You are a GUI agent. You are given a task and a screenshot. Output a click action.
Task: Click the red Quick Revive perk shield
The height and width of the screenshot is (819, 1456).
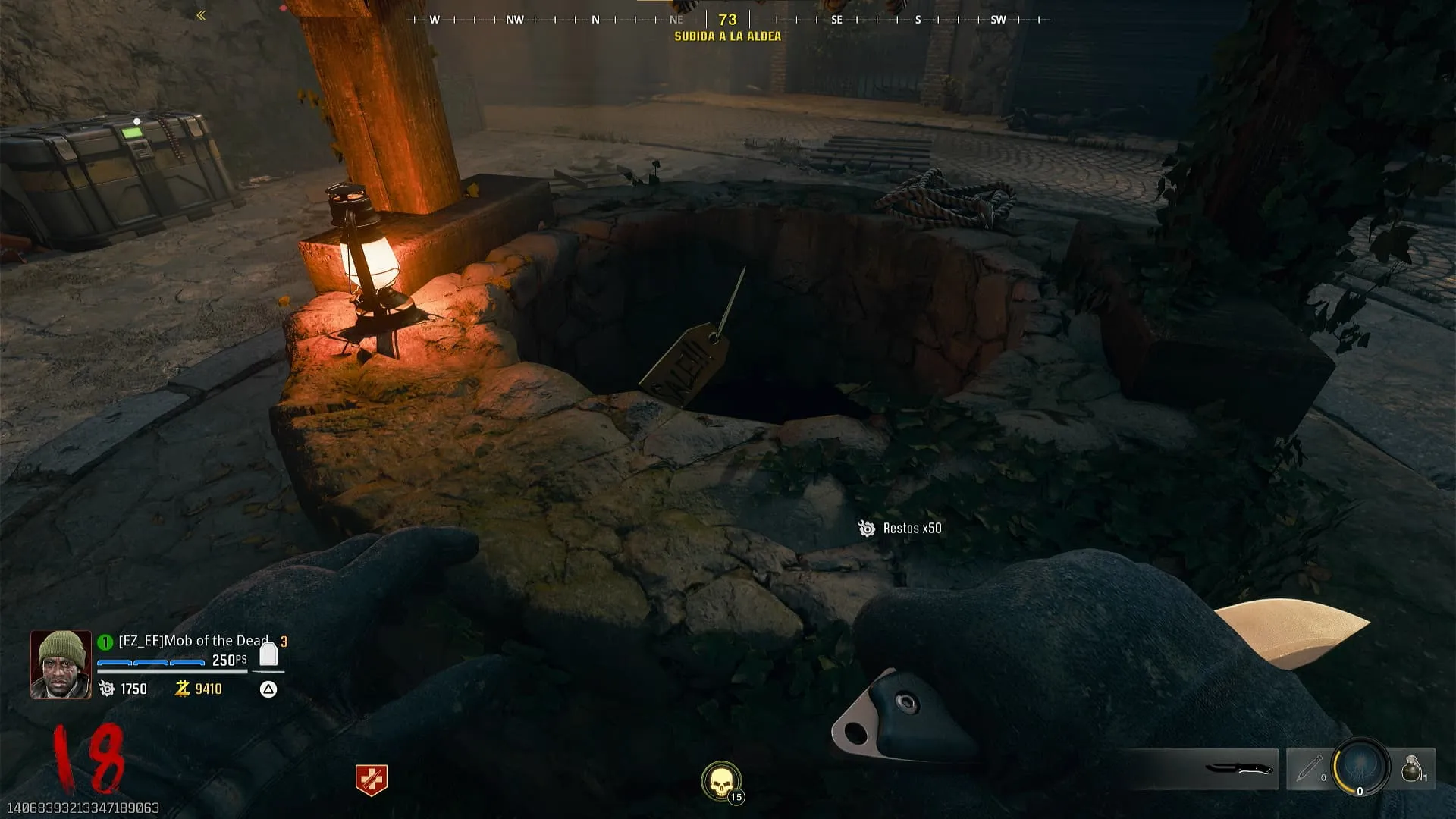372,780
